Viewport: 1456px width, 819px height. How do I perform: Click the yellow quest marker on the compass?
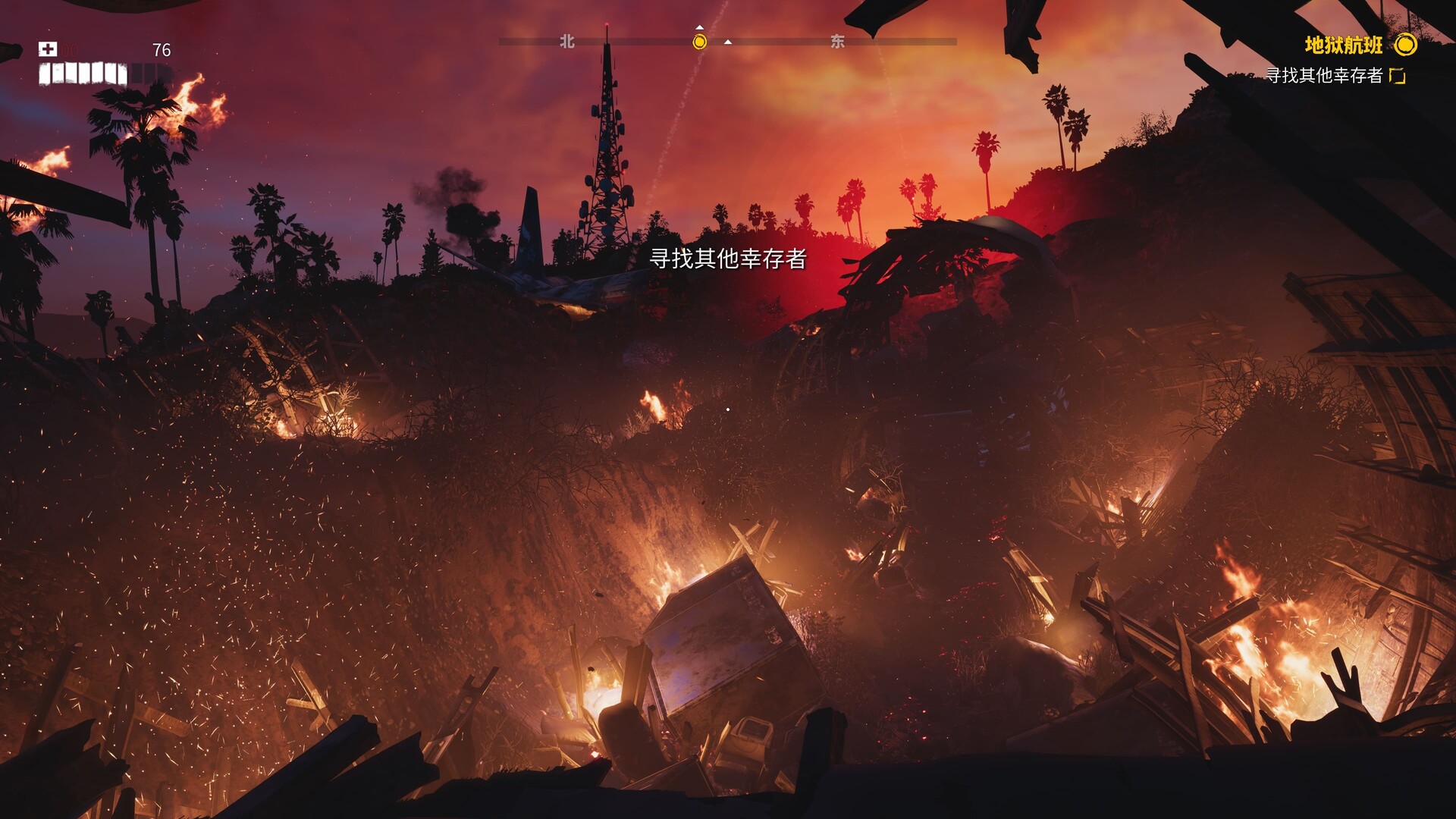tap(699, 42)
